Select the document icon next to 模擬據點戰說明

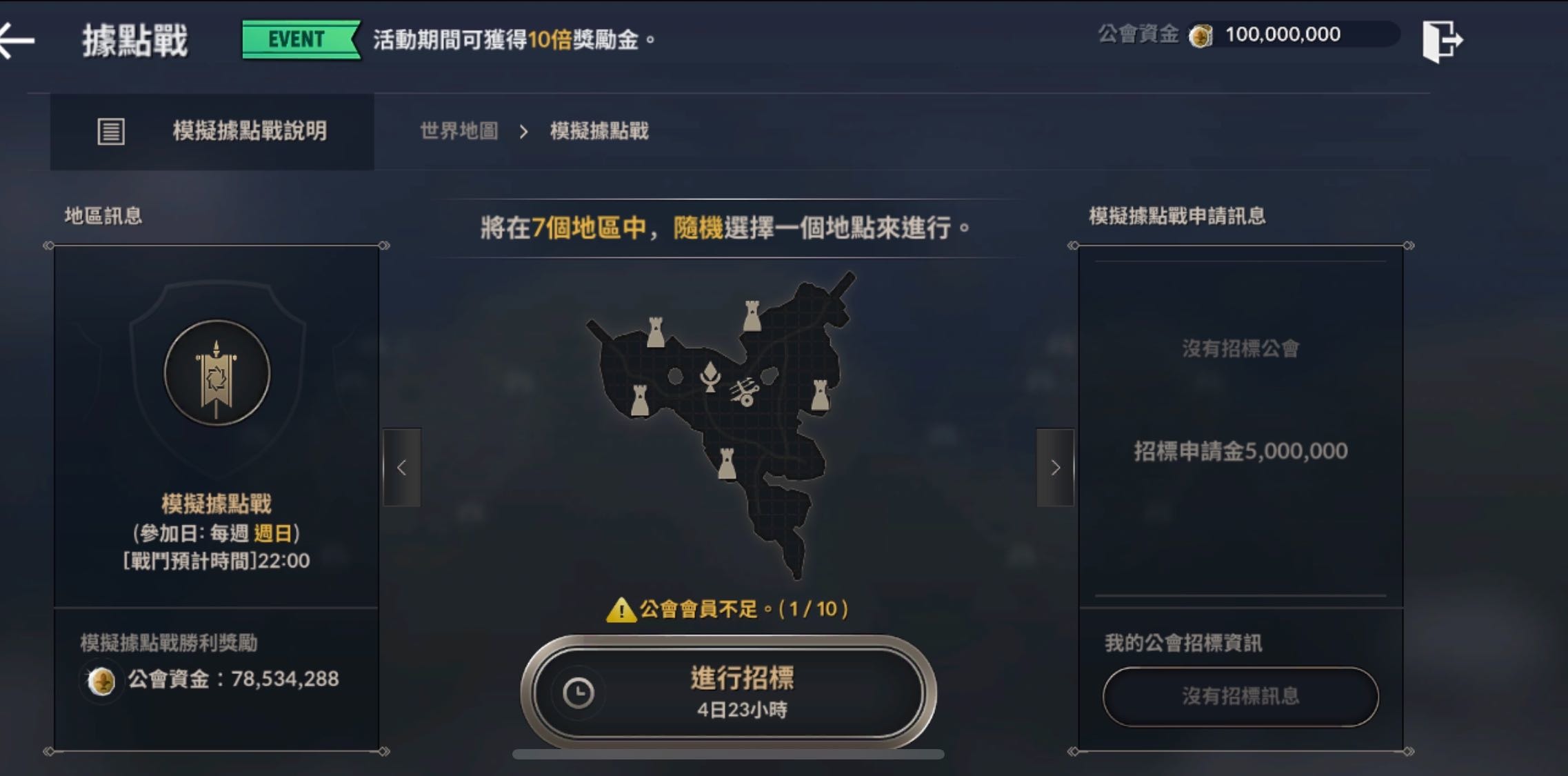pos(110,131)
